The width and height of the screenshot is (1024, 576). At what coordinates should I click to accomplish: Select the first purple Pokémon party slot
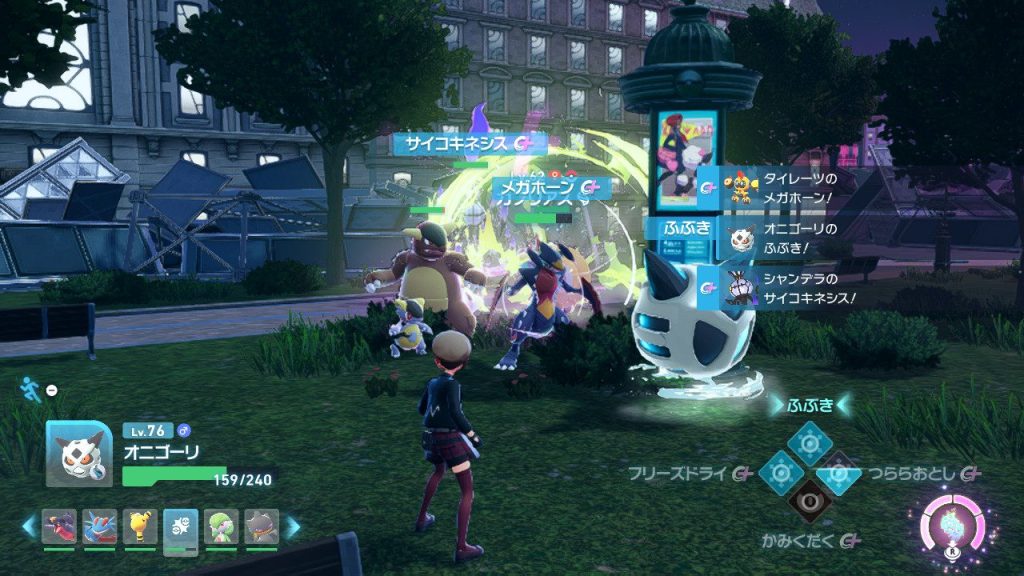click(60, 526)
